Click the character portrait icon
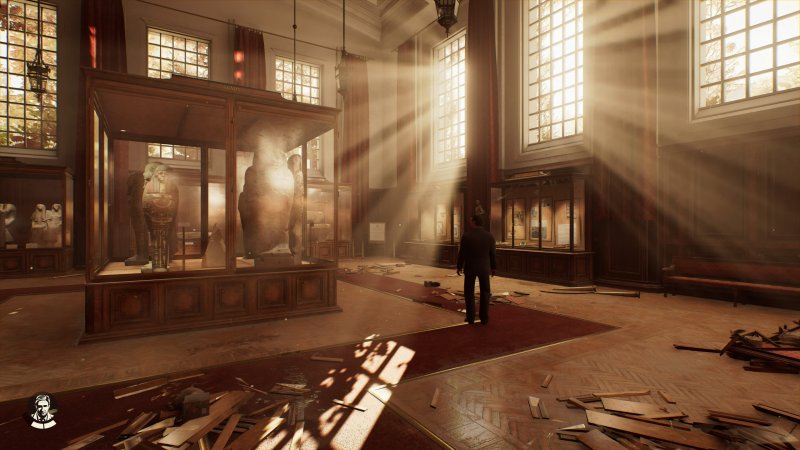Image resolution: width=800 pixels, height=450 pixels. coord(41,410)
